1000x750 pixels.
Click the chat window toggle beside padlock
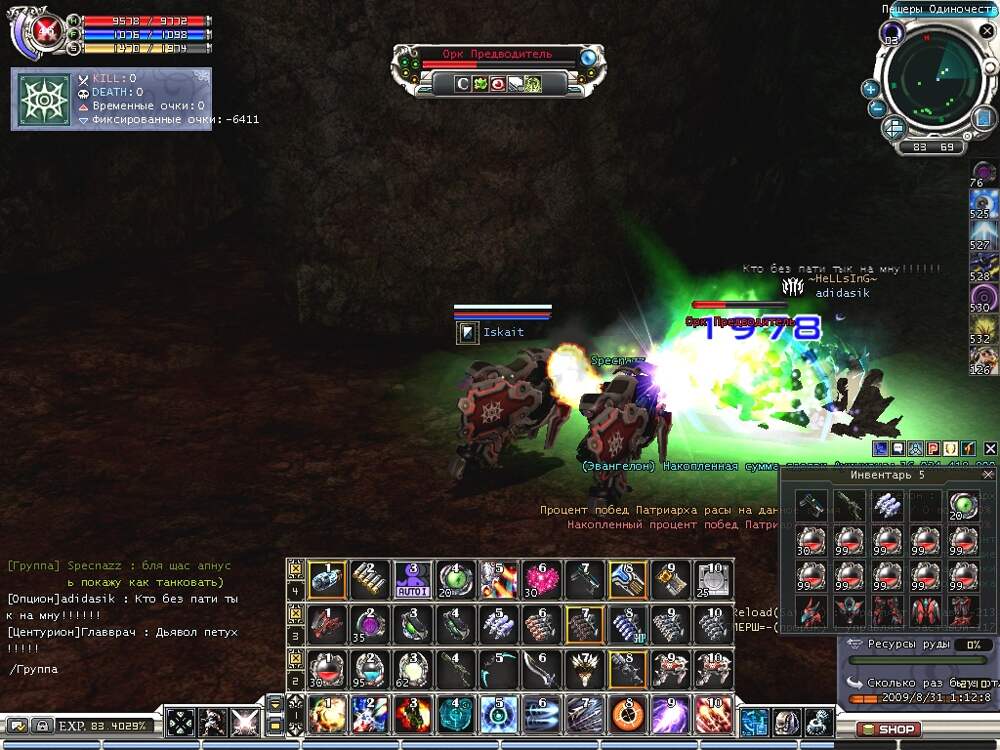click(x=17, y=726)
